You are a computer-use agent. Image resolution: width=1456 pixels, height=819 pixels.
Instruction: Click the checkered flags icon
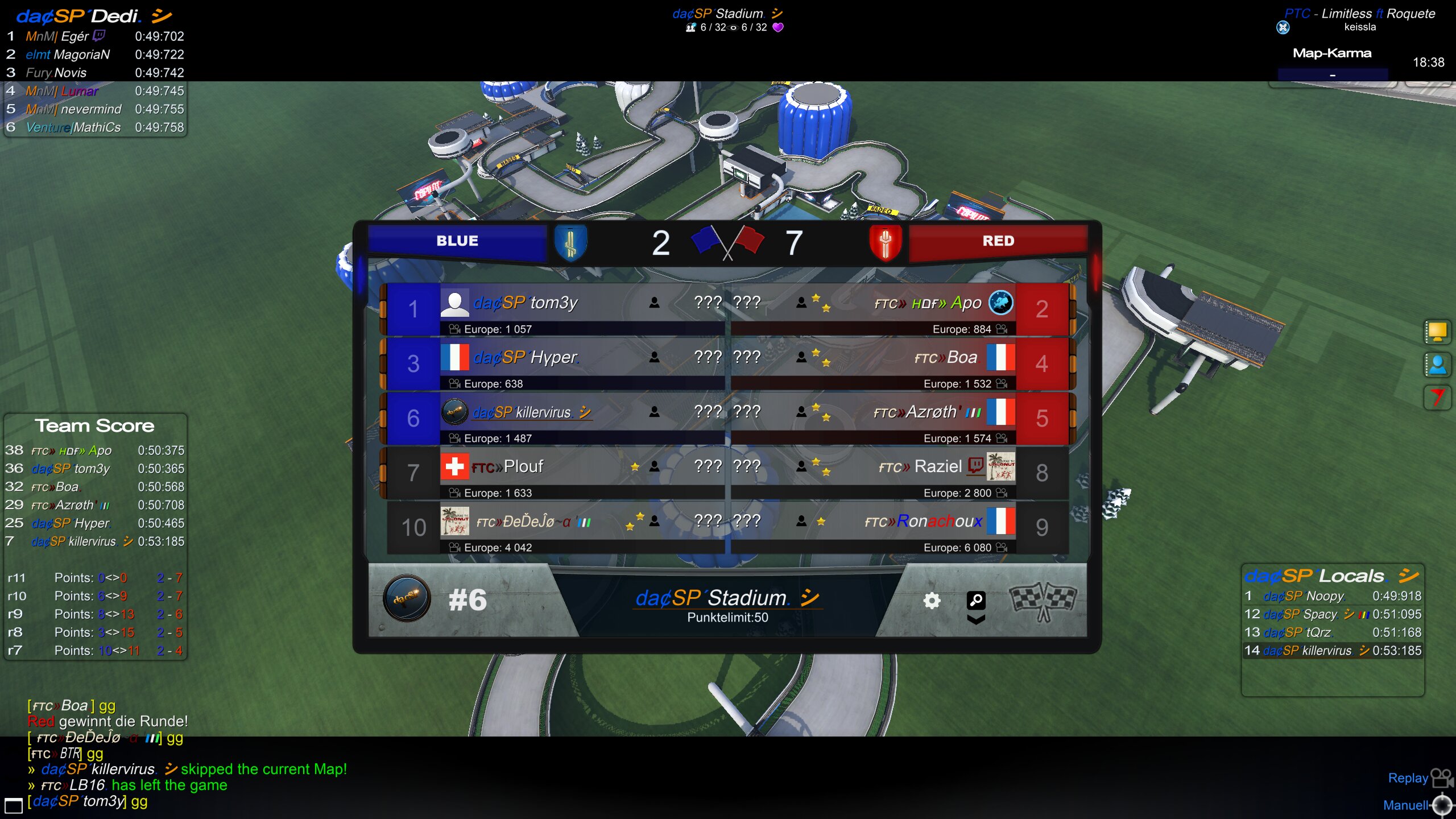point(1042,601)
